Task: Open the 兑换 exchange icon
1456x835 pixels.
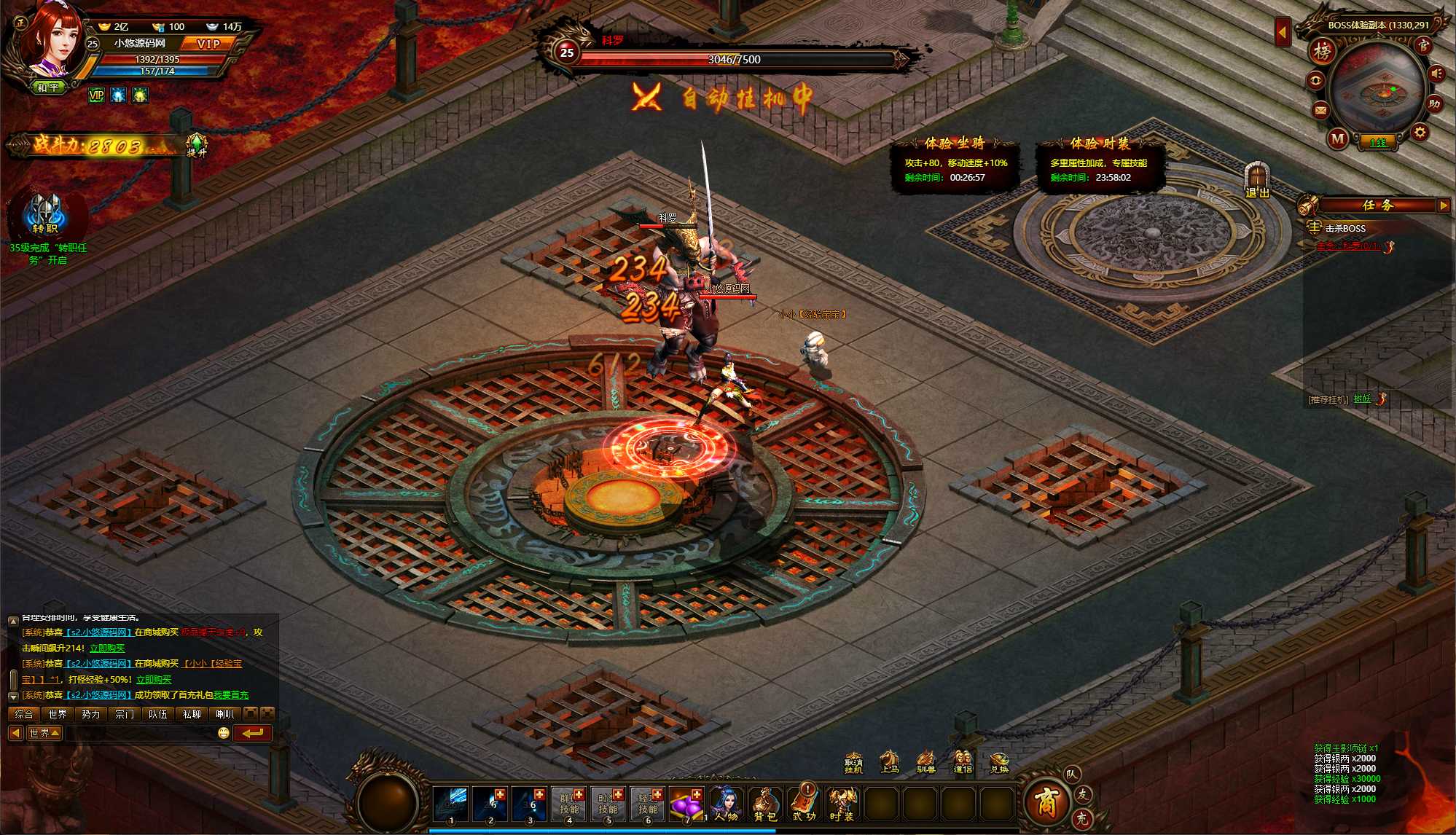Action: pyautogui.click(x=998, y=763)
